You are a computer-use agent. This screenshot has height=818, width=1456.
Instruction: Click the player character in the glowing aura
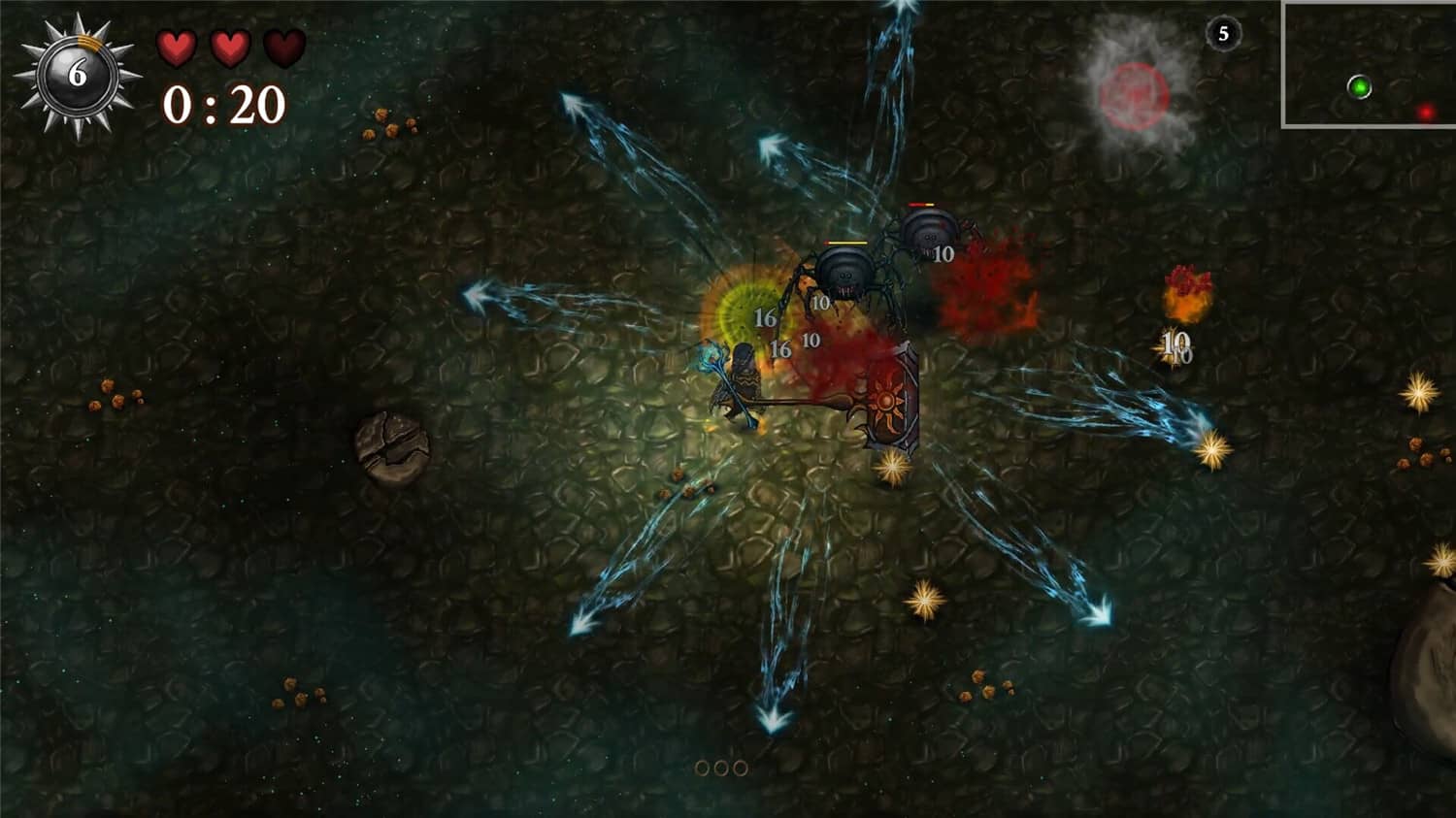click(x=743, y=378)
